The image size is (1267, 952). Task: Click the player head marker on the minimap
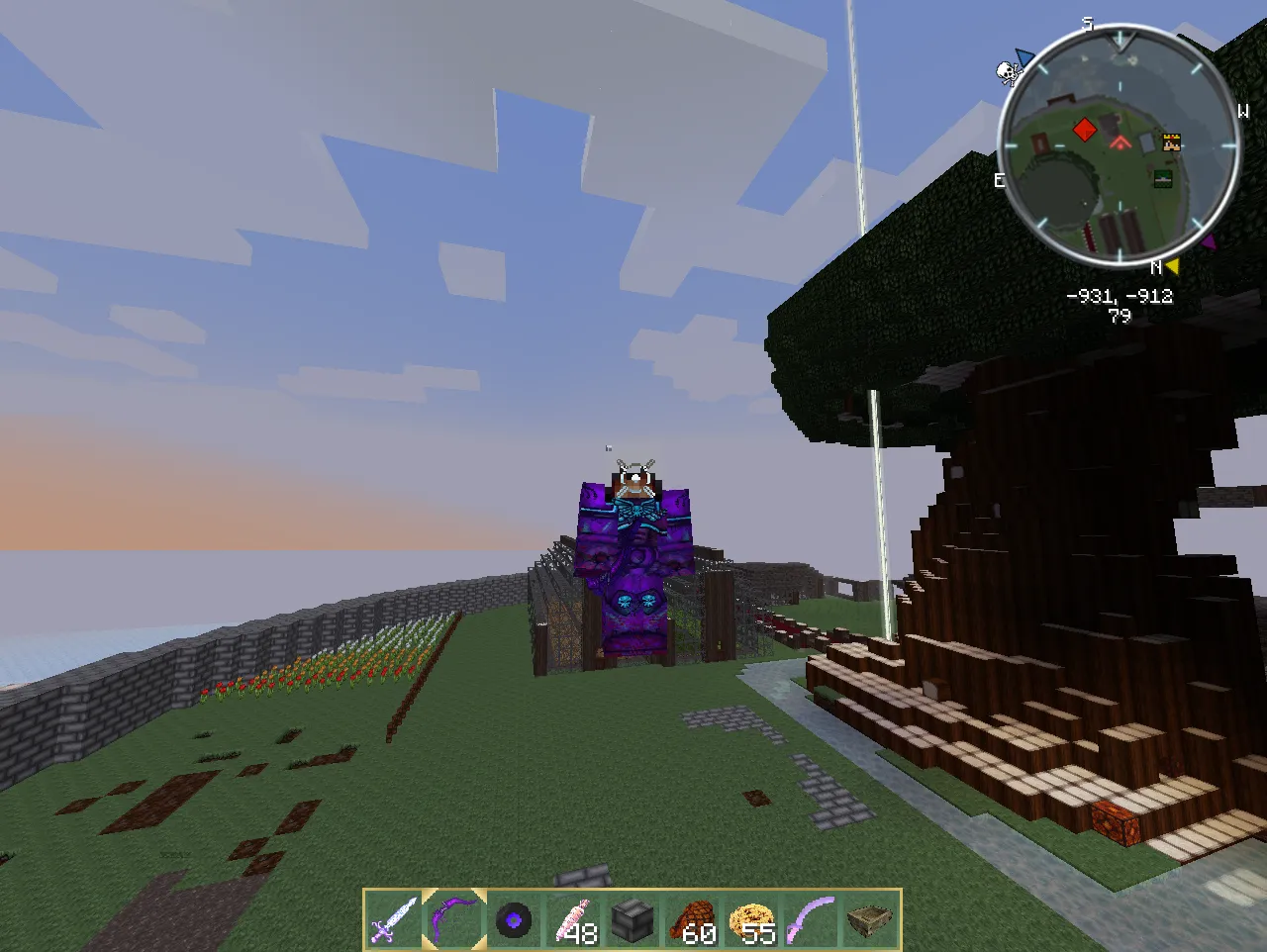1171,142
